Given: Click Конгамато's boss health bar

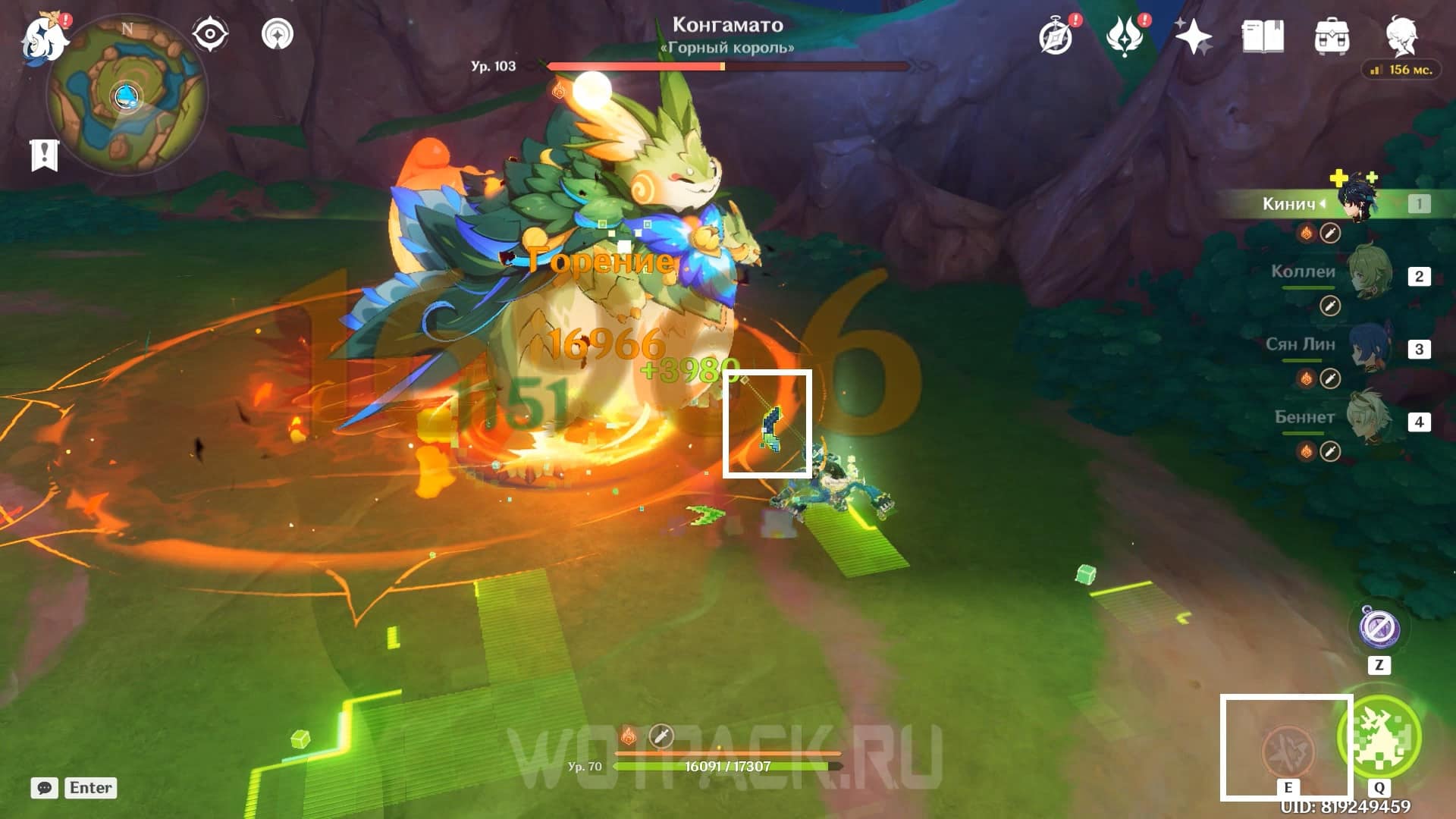Looking at the screenshot, I should point(728,66).
